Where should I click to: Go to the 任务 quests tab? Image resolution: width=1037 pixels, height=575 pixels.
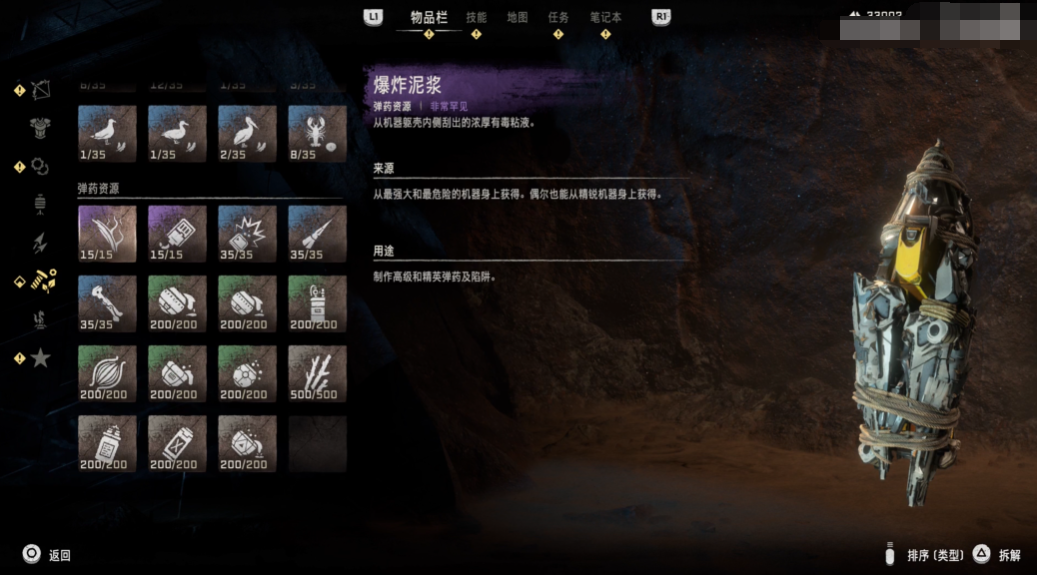(x=558, y=17)
